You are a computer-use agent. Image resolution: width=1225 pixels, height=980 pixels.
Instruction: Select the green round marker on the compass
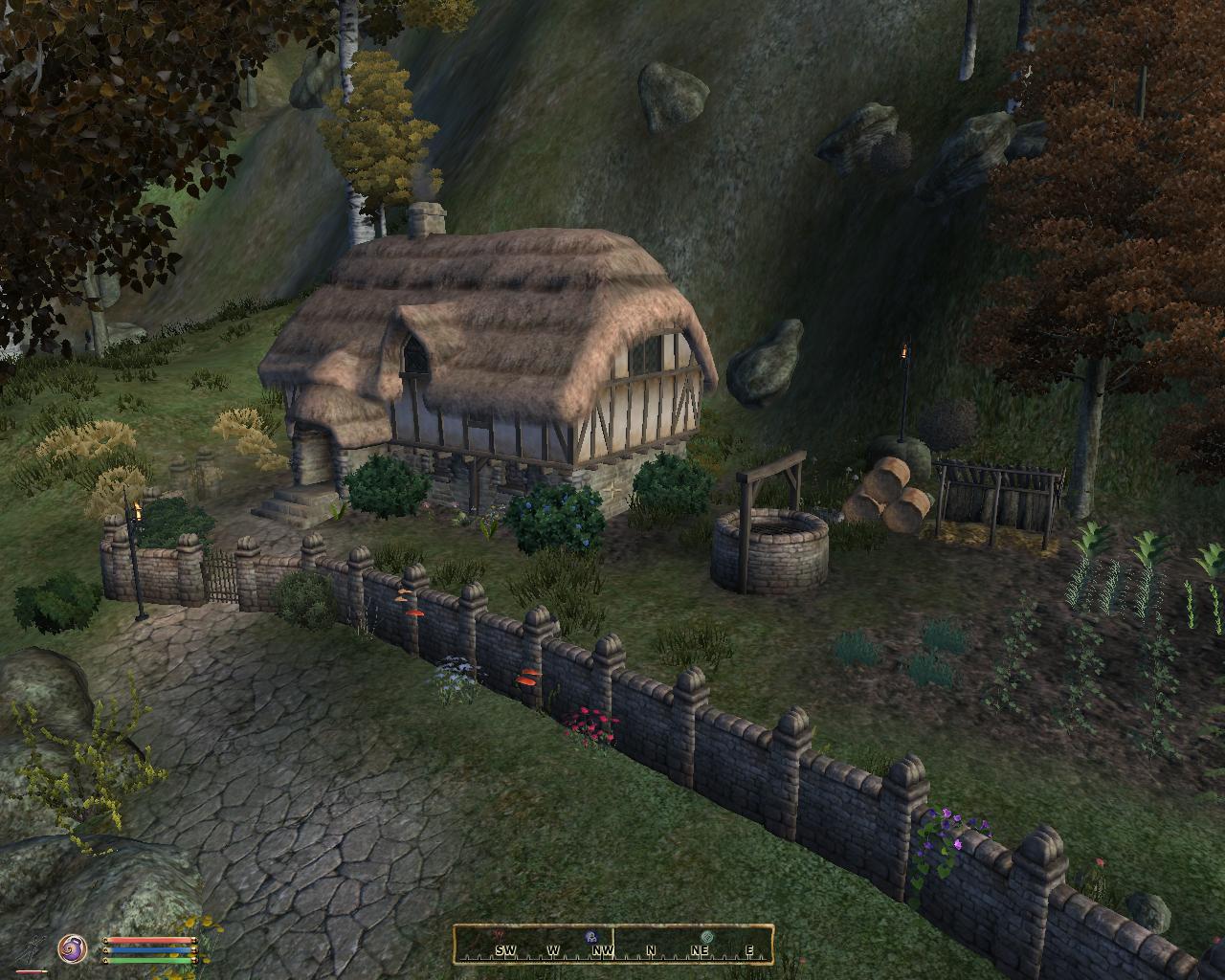pos(707,937)
